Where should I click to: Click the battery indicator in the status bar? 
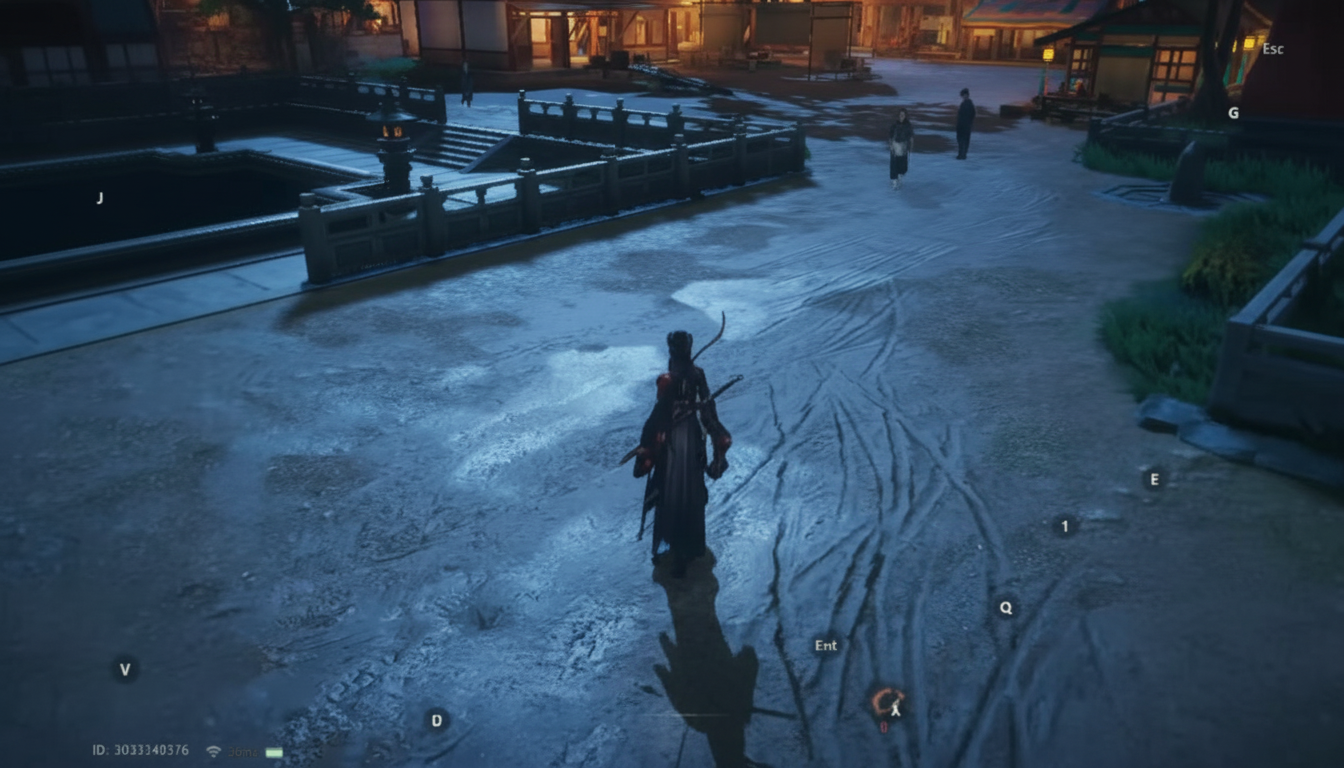(275, 751)
